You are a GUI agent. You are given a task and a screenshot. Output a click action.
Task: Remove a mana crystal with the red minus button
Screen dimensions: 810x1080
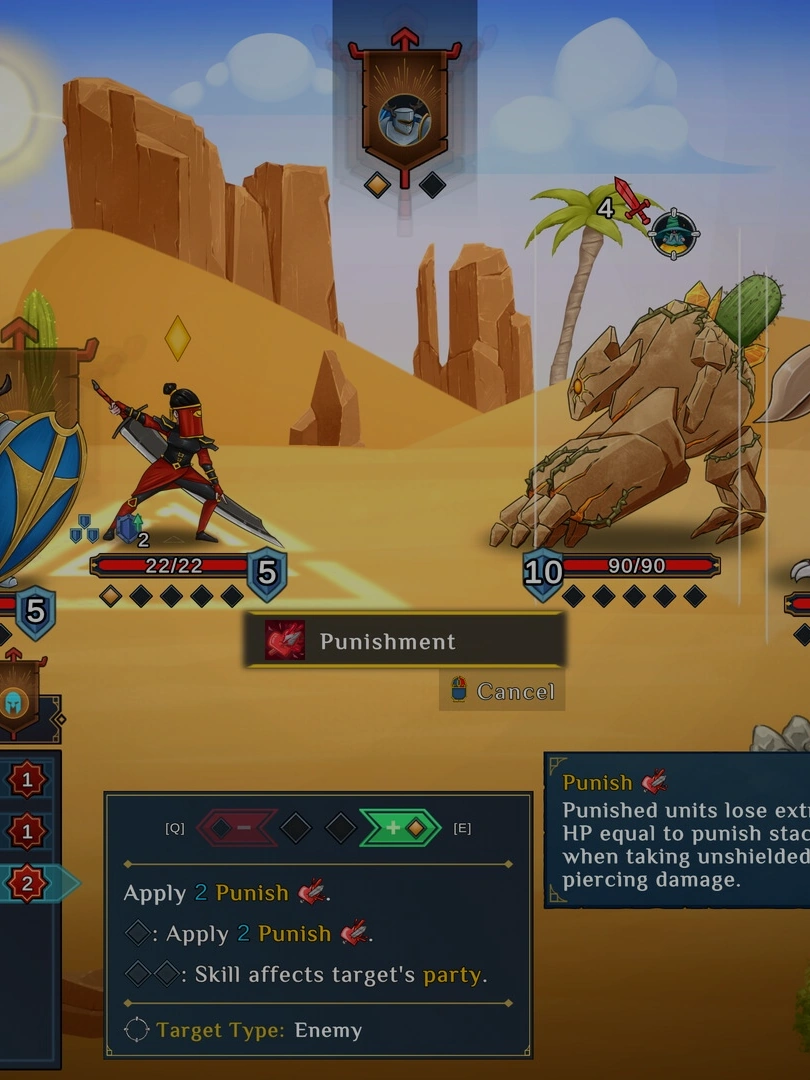pyautogui.click(x=237, y=828)
